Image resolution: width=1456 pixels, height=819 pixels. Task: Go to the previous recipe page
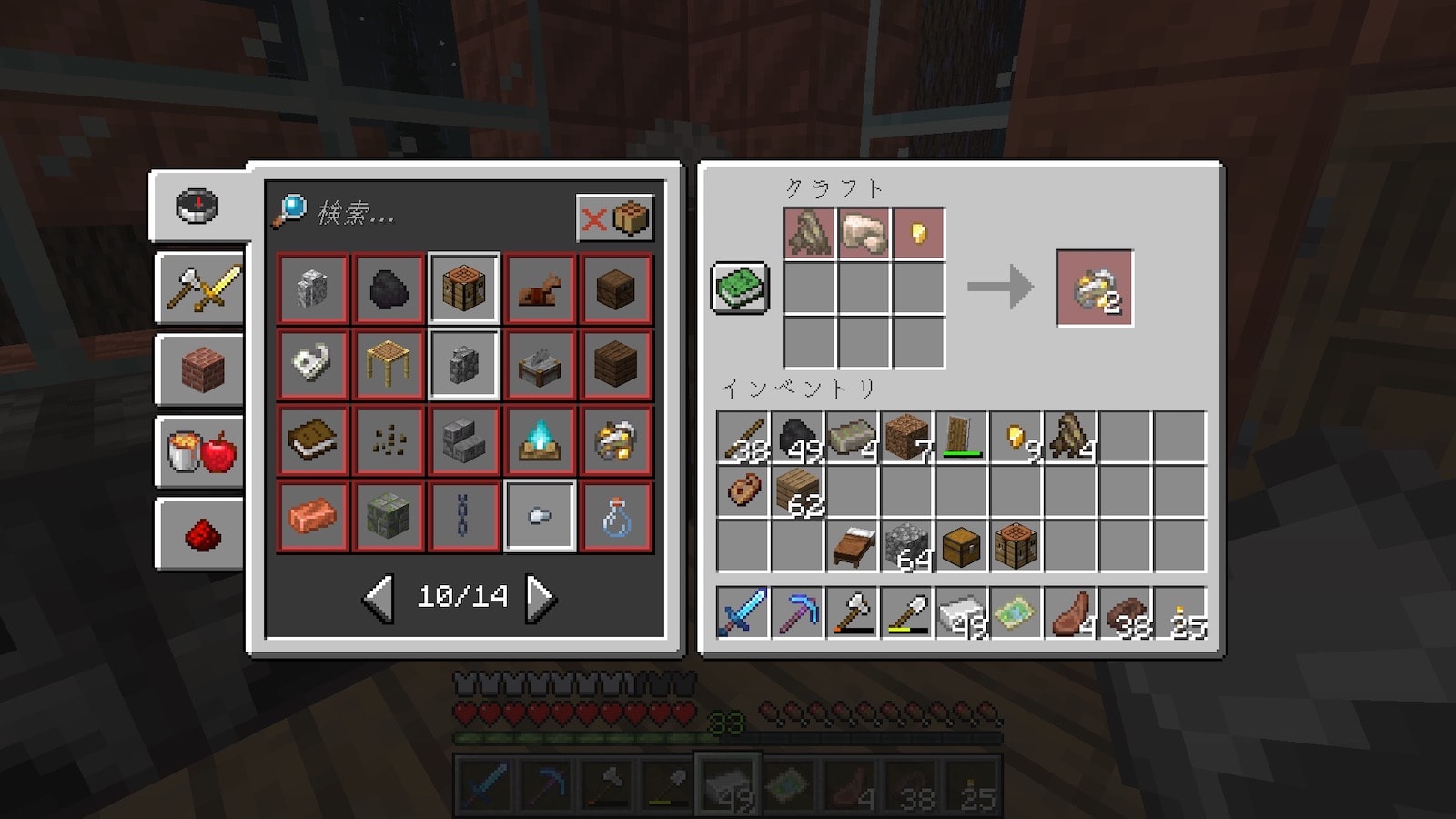coord(379,597)
